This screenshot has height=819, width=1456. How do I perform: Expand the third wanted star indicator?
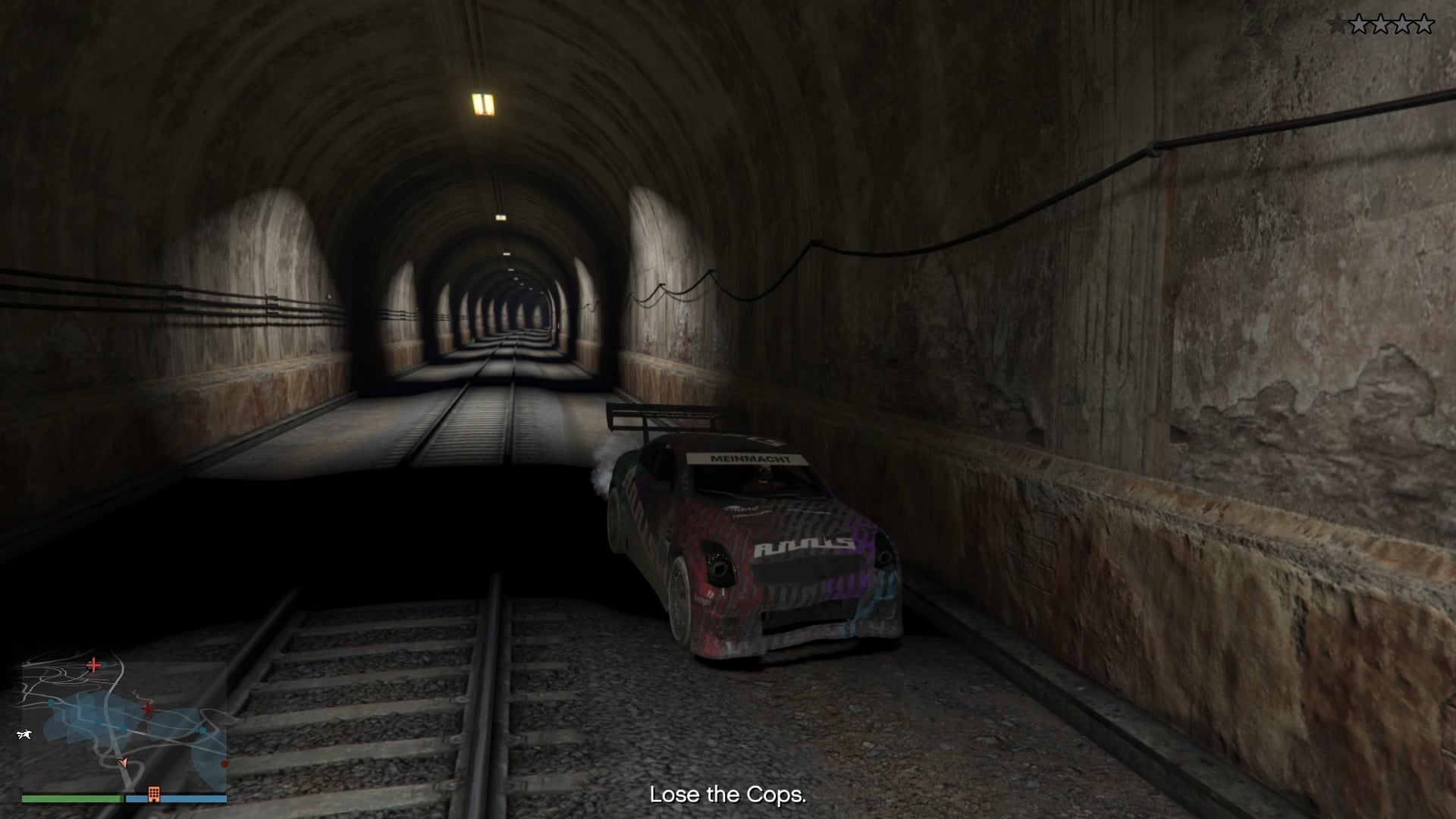[x=1381, y=24]
